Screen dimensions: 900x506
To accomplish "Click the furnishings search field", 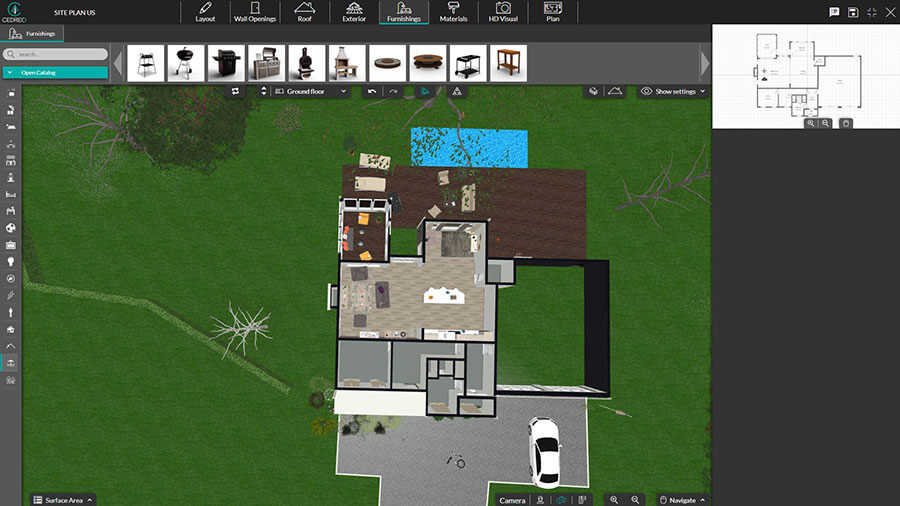I will click(x=55, y=54).
